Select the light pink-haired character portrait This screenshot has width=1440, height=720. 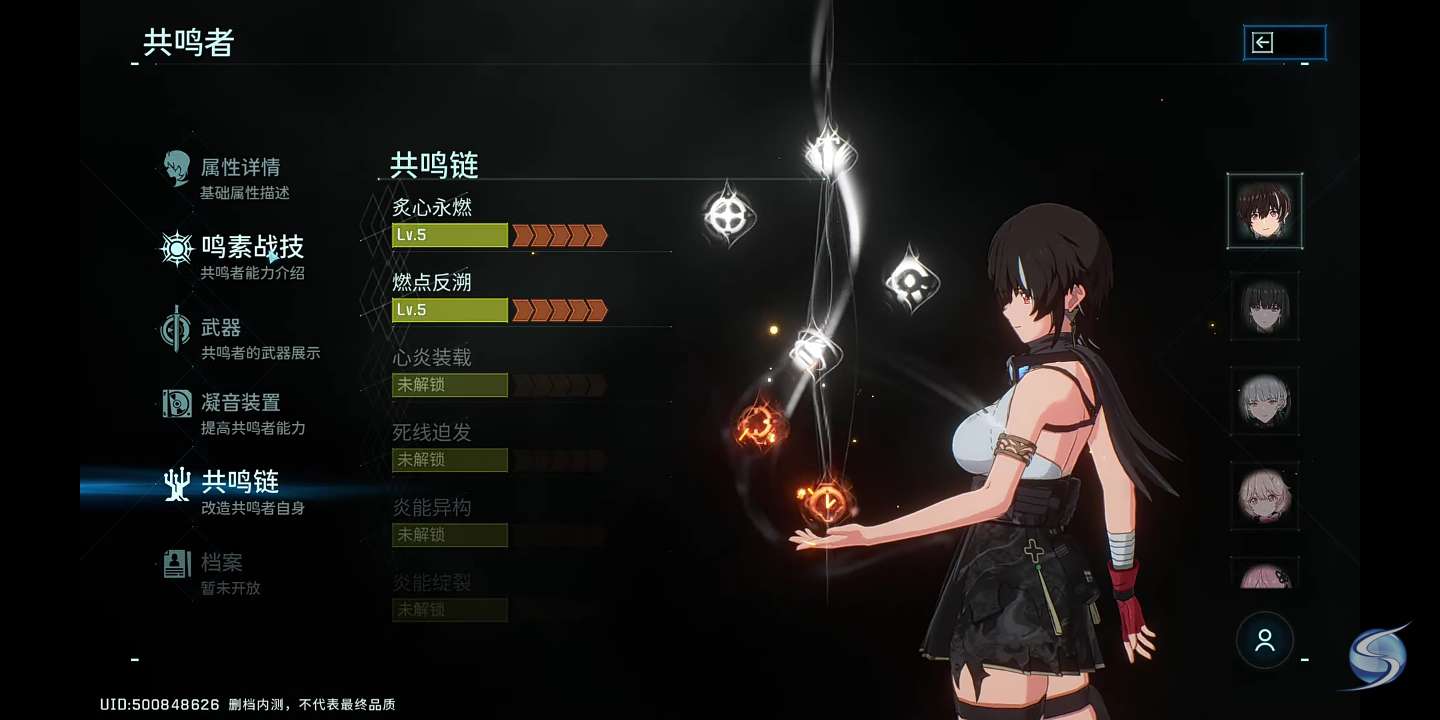coord(1265,496)
